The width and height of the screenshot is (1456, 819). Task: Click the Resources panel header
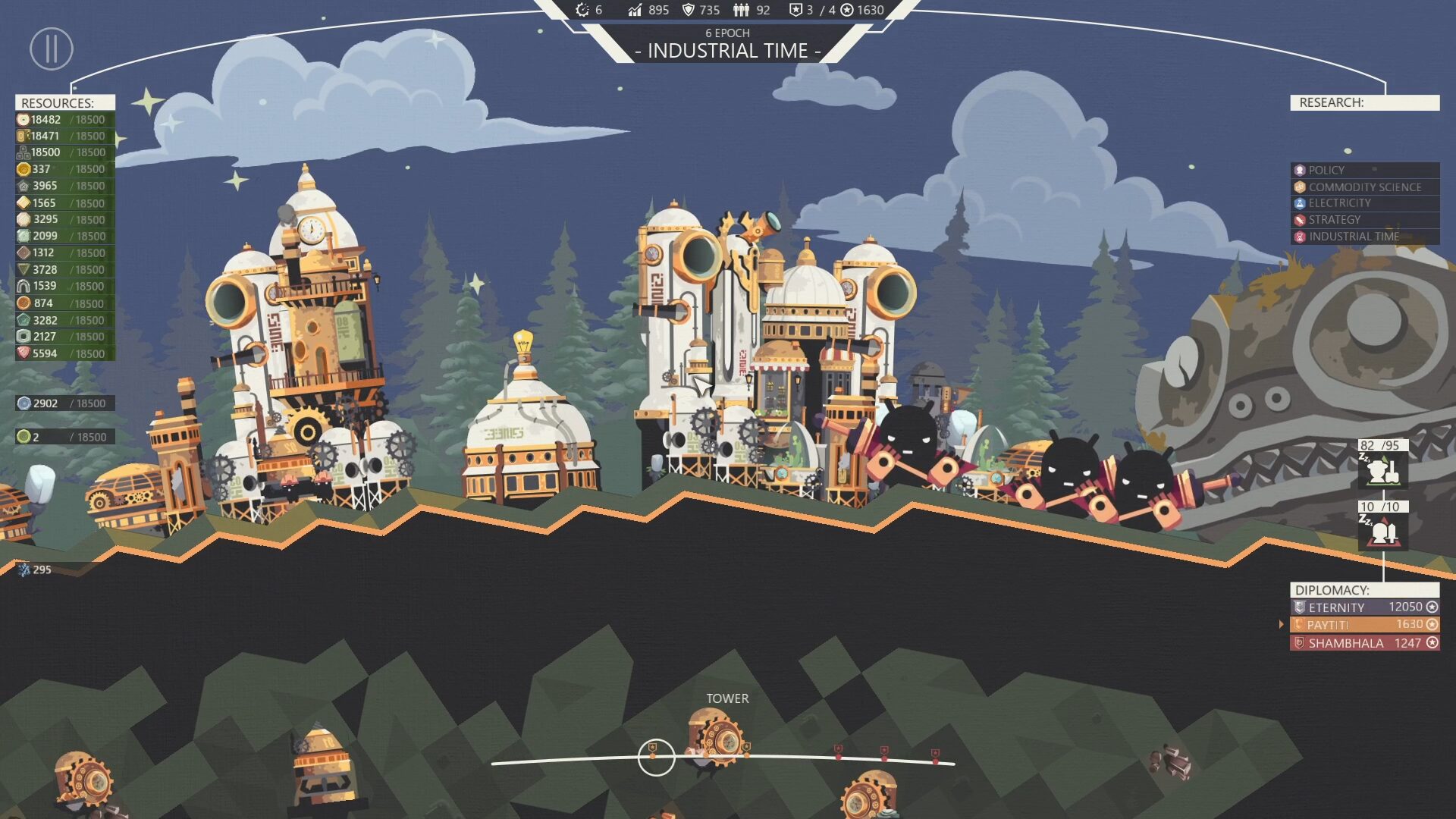coord(65,102)
